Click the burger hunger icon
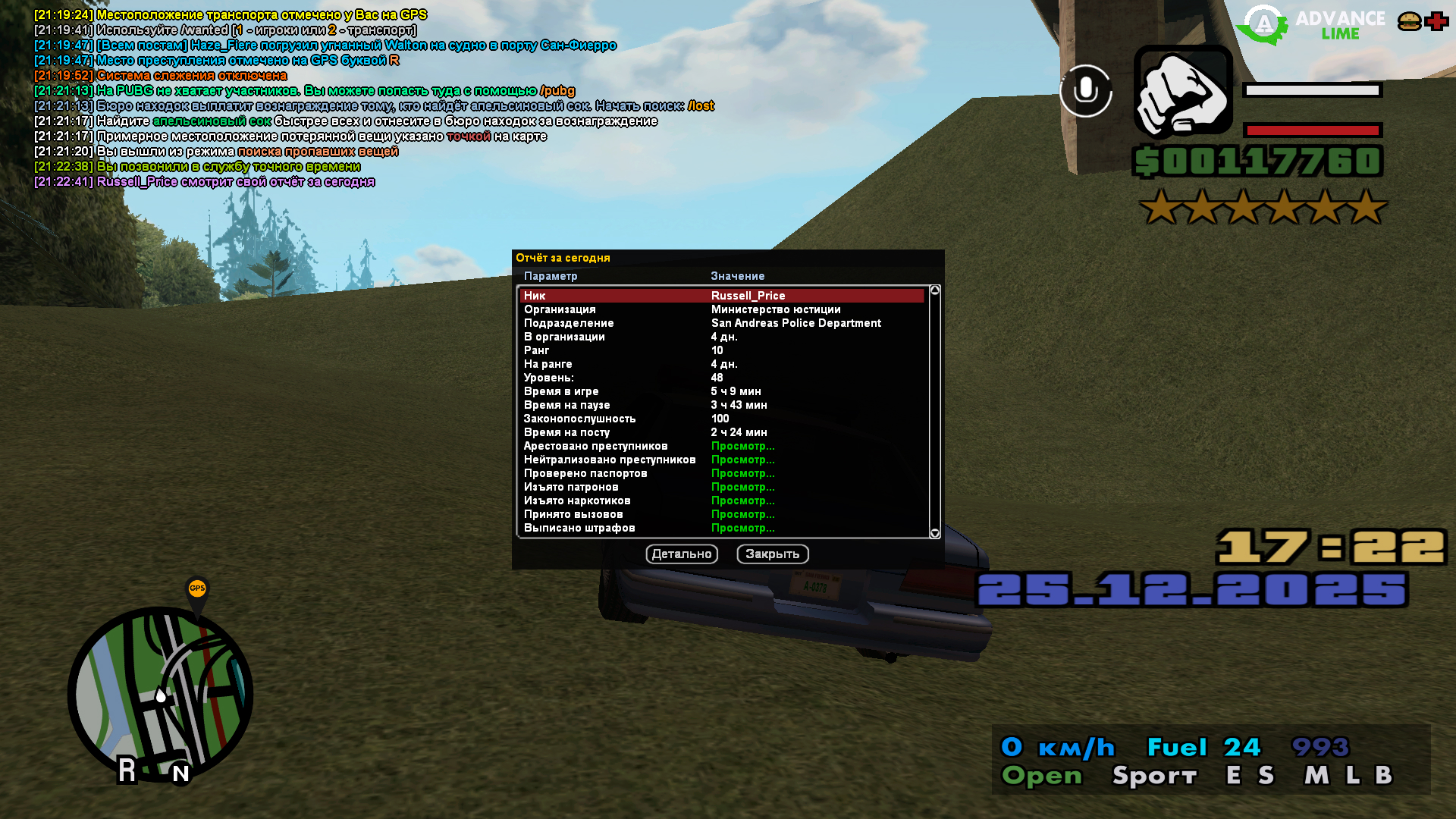Viewport: 1456px width, 819px height. coord(1408,20)
